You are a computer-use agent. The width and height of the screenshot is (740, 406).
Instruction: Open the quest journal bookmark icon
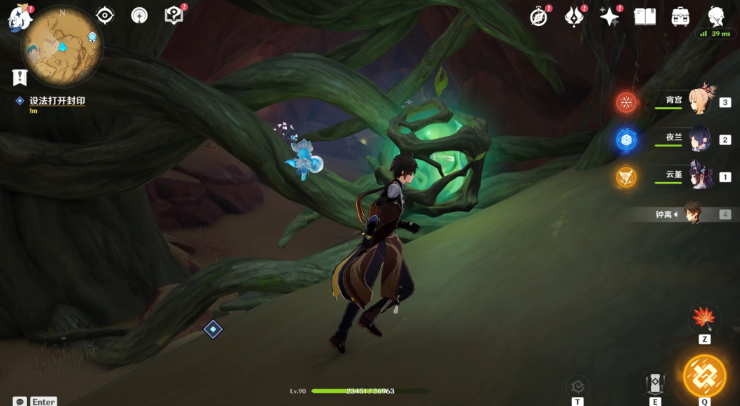19,76
